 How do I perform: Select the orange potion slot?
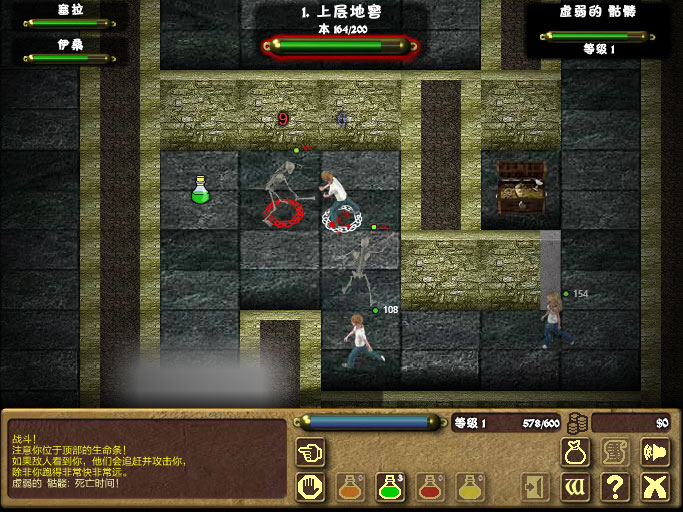(x=351, y=487)
